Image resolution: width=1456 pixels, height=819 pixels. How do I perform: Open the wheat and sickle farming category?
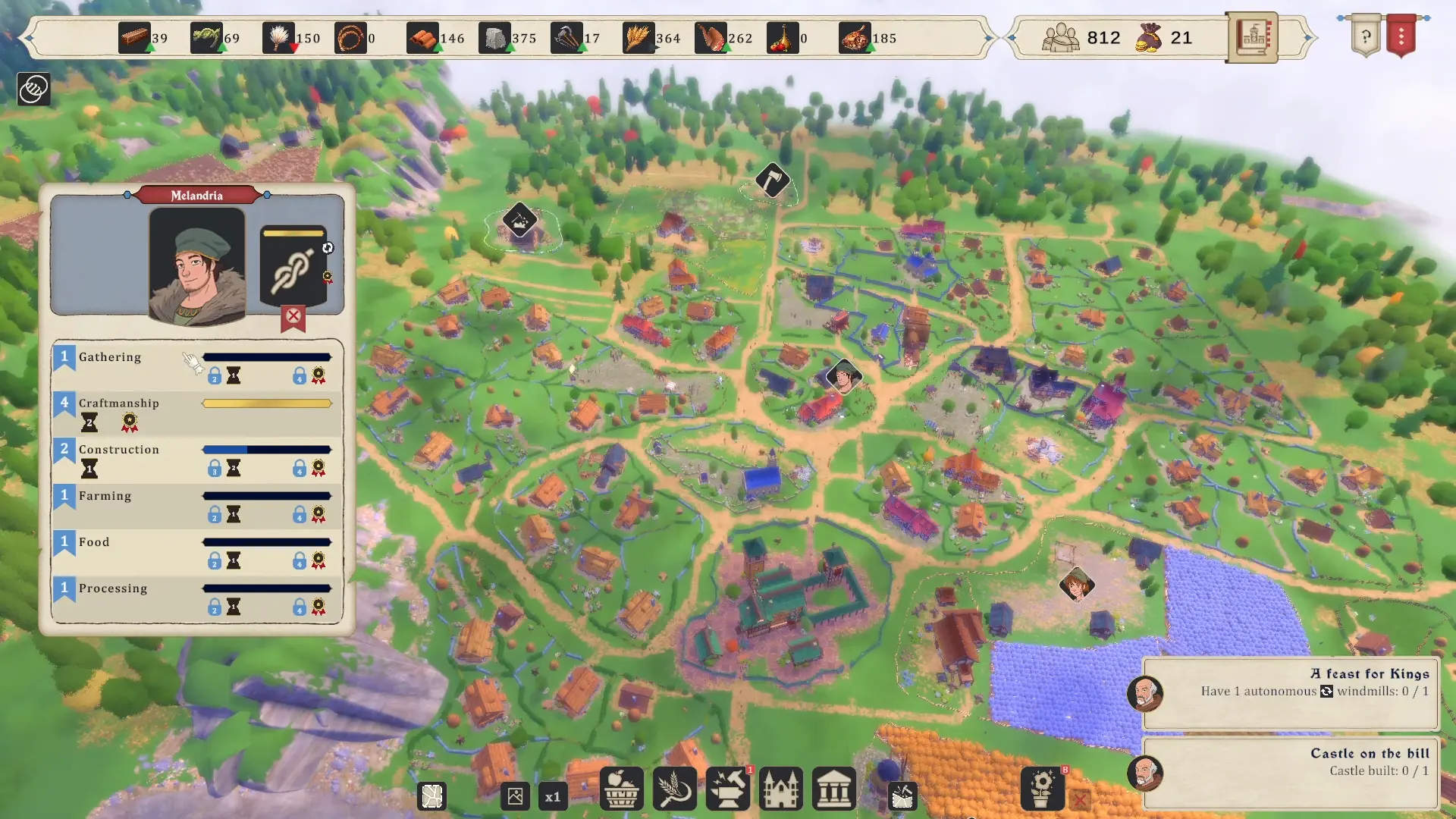(674, 789)
